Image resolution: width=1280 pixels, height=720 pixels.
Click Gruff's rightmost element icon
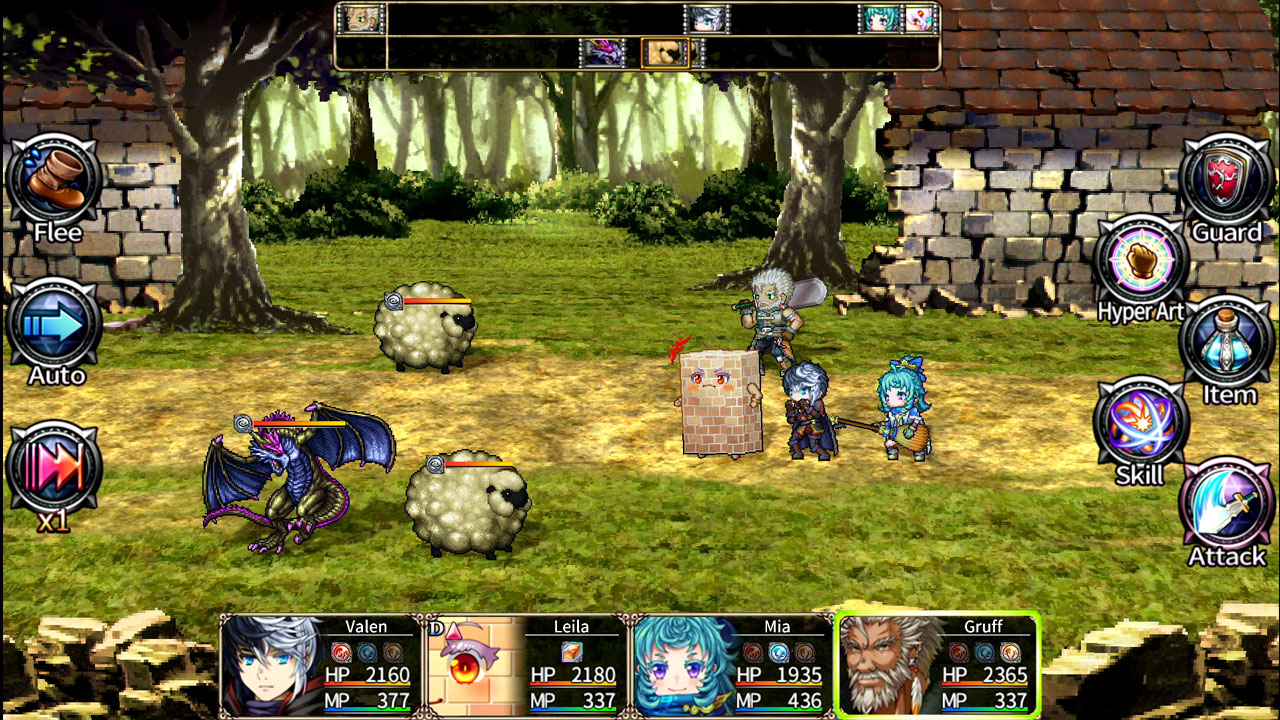(x=1010, y=653)
